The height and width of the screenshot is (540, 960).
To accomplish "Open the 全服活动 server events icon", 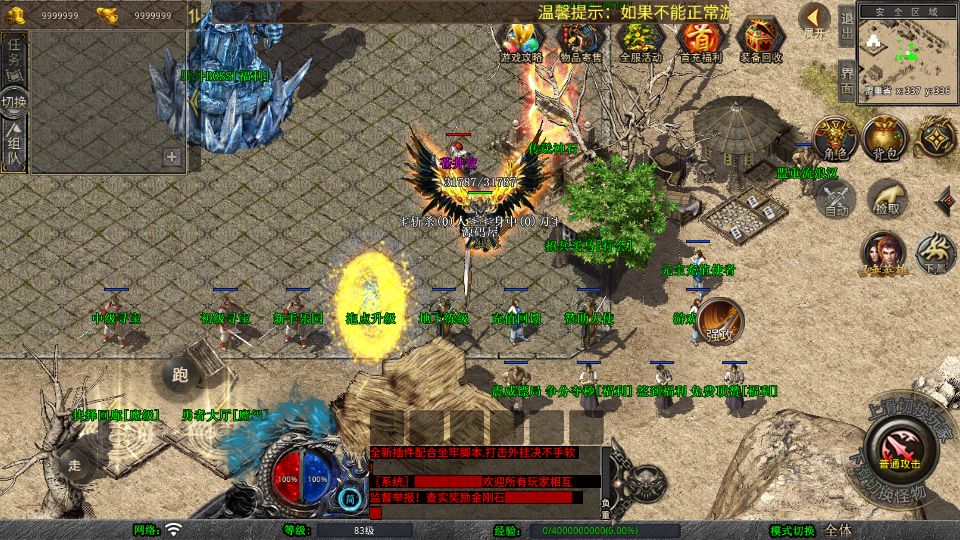I will (x=640, y=40).
